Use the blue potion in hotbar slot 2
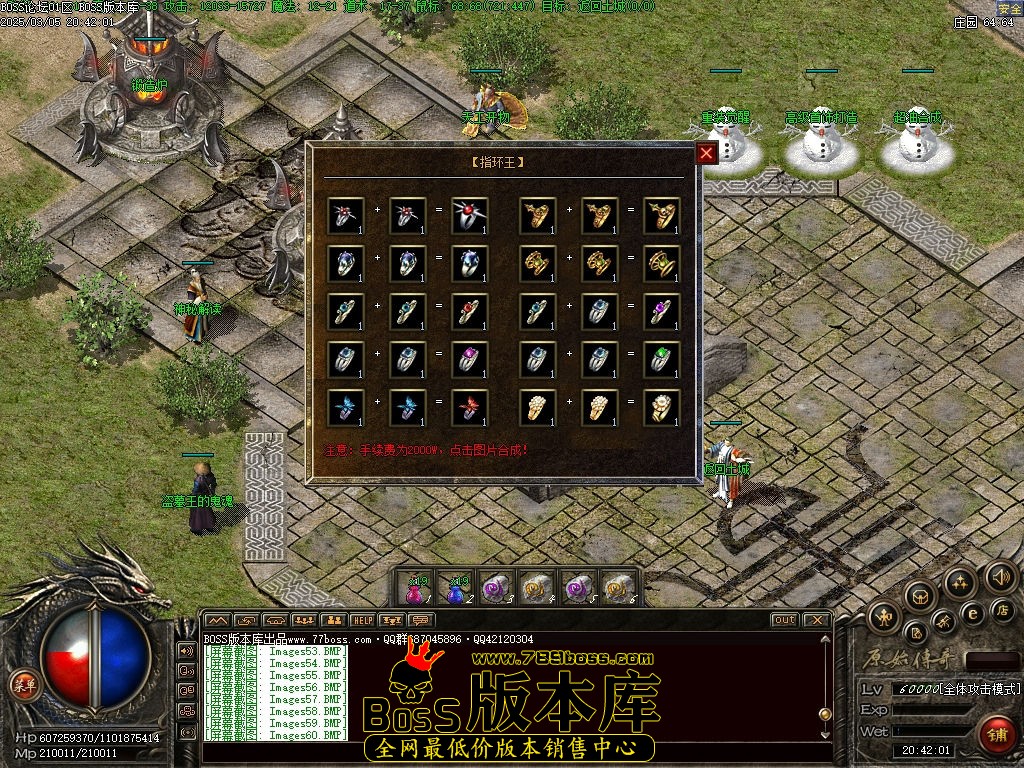 click(x=455, y=590)
